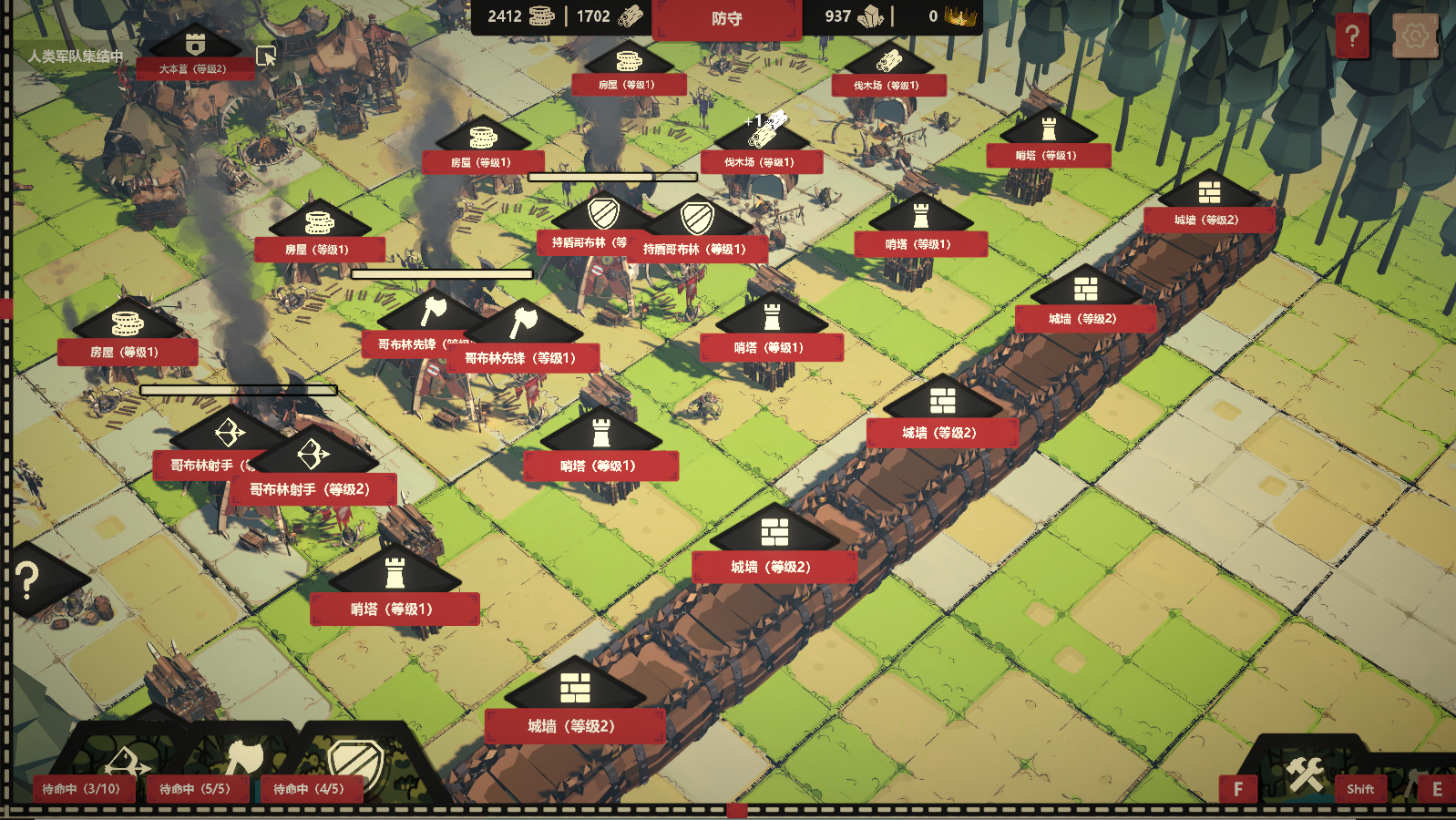Select the archer squad 待命中 (3/10)
1456x820 pixels.
point(82,788)
